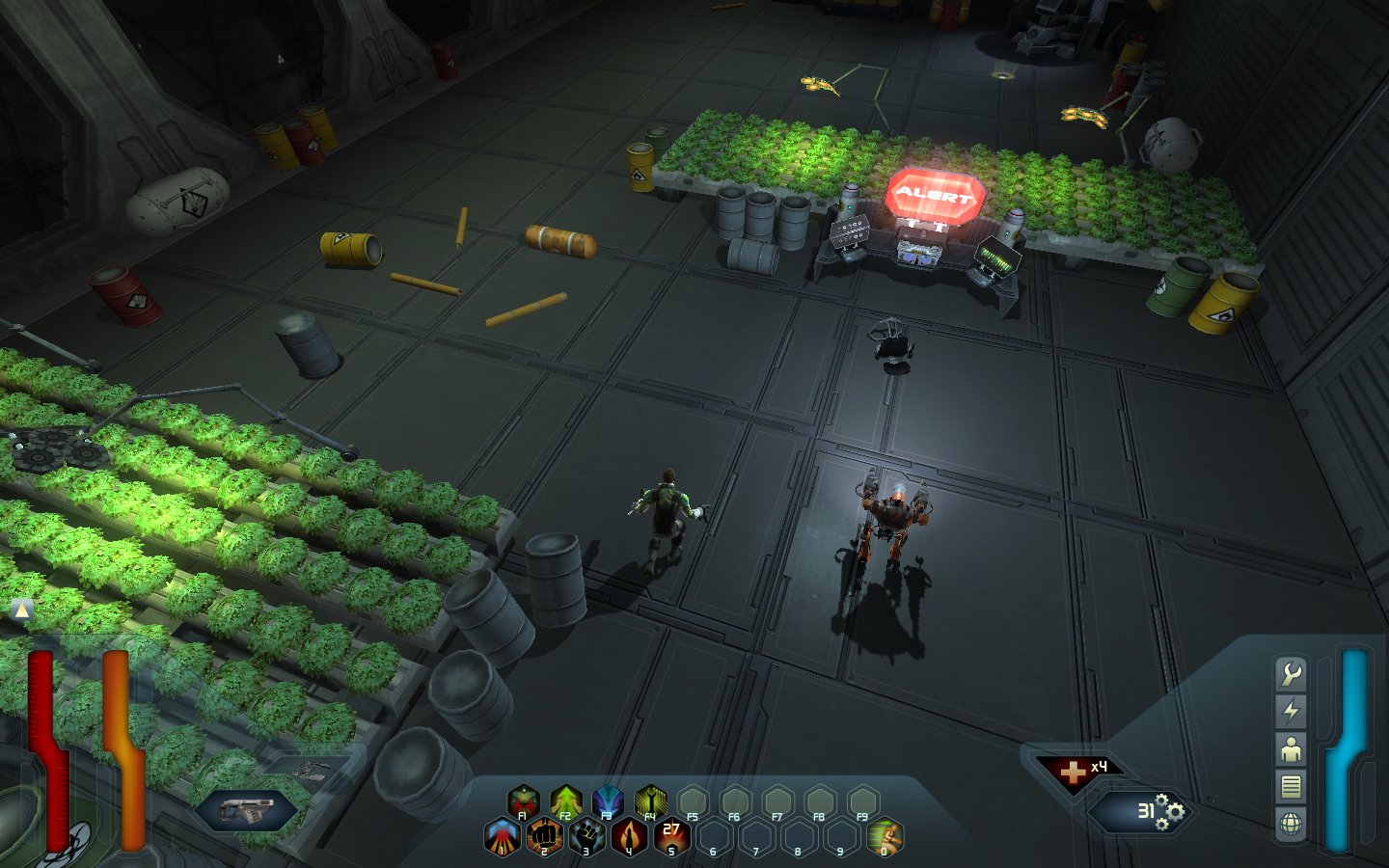Viewport: 1389px width, 868px height.
Task: Trigger the F3 blue chevron ability
Action: [609, 801]
